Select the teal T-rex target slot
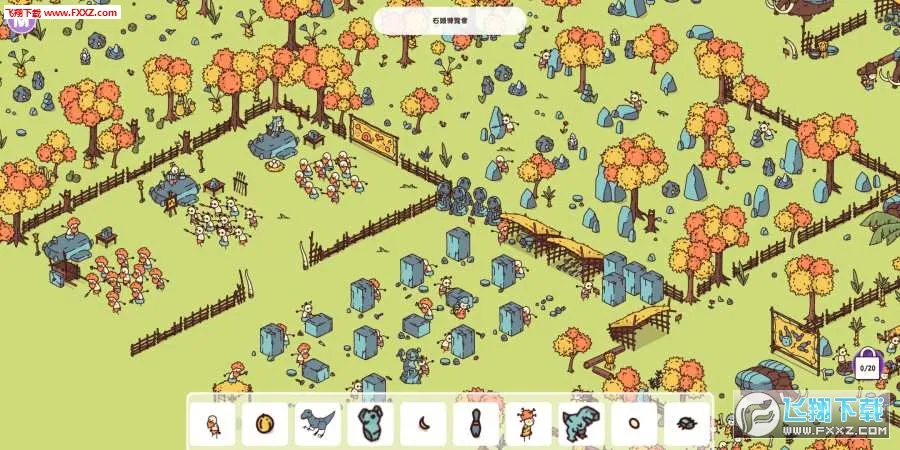900x450 pixels. coord(581,423)
